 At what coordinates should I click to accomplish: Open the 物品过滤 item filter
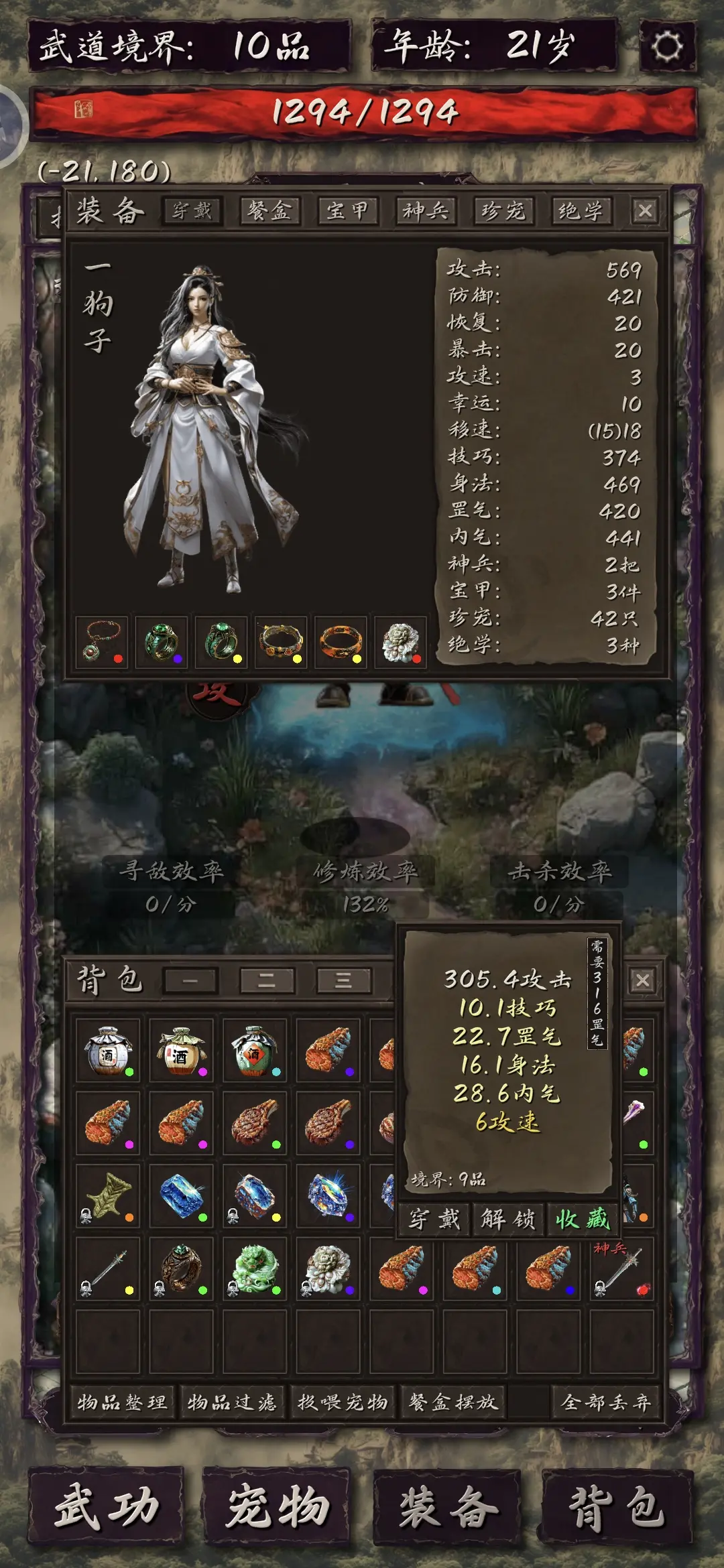click(232, 1402)
